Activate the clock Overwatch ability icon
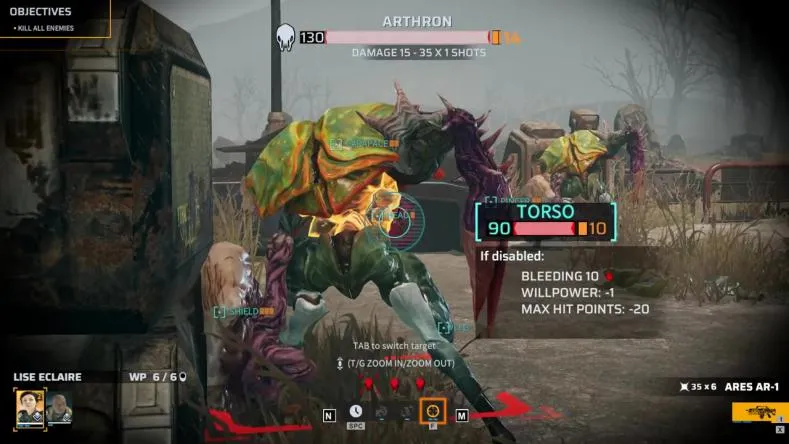The height and width of the screenshot is (444, 789). pos(356,411)
